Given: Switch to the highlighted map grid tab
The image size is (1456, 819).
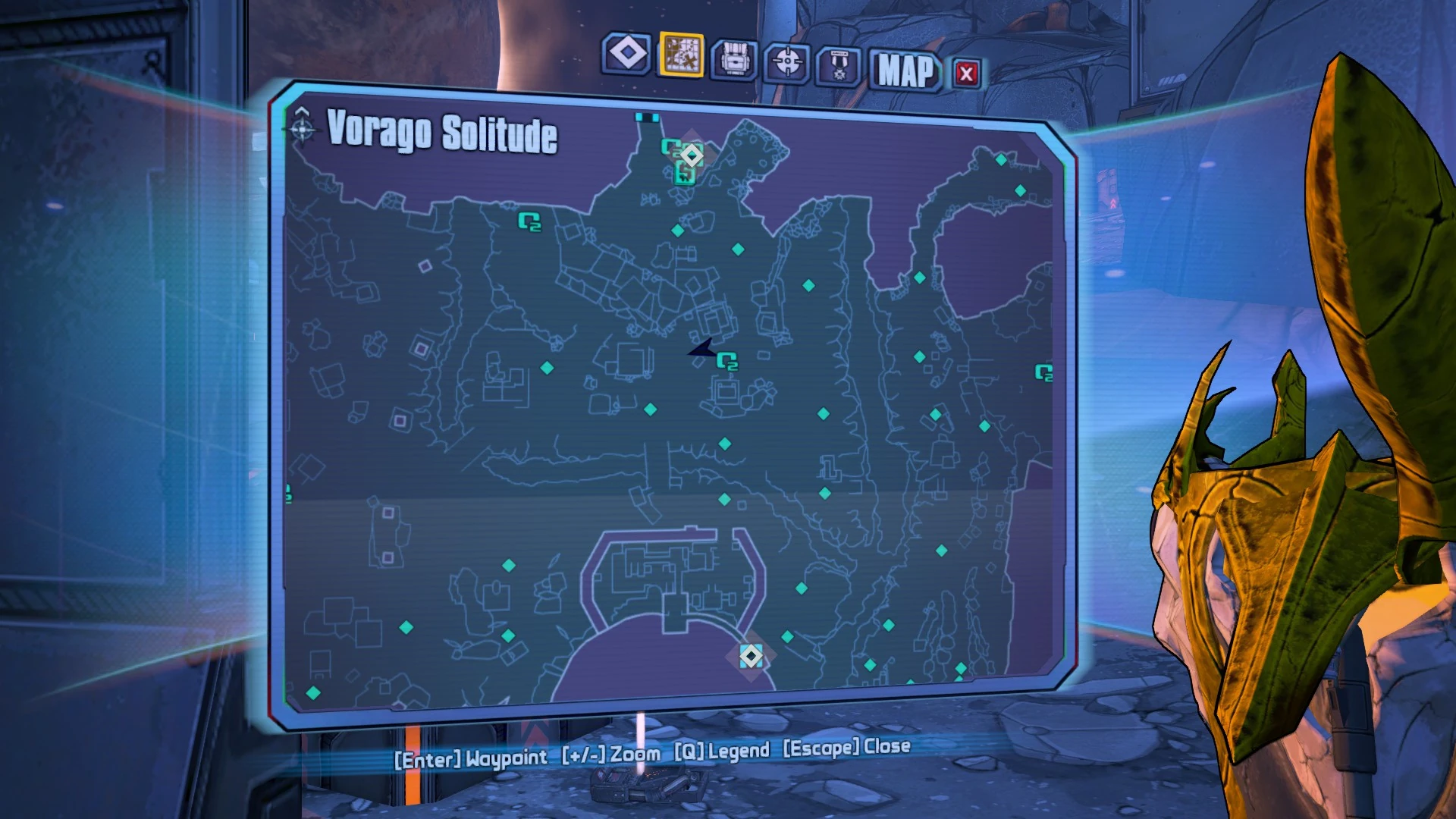Looking at the screenshot, I should click(x=681, y=56).
